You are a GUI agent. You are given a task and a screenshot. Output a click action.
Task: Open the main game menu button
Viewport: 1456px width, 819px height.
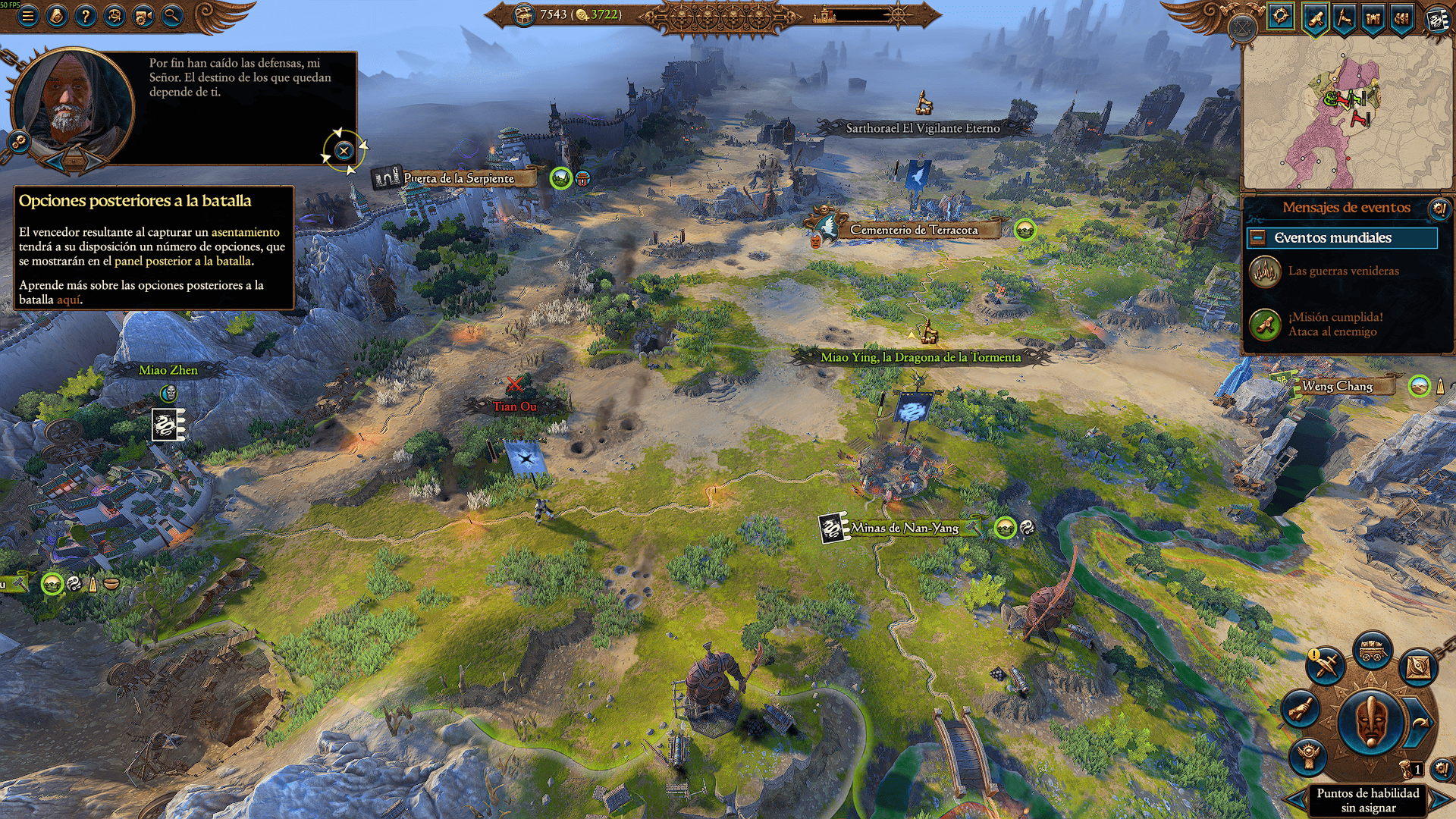28,16
